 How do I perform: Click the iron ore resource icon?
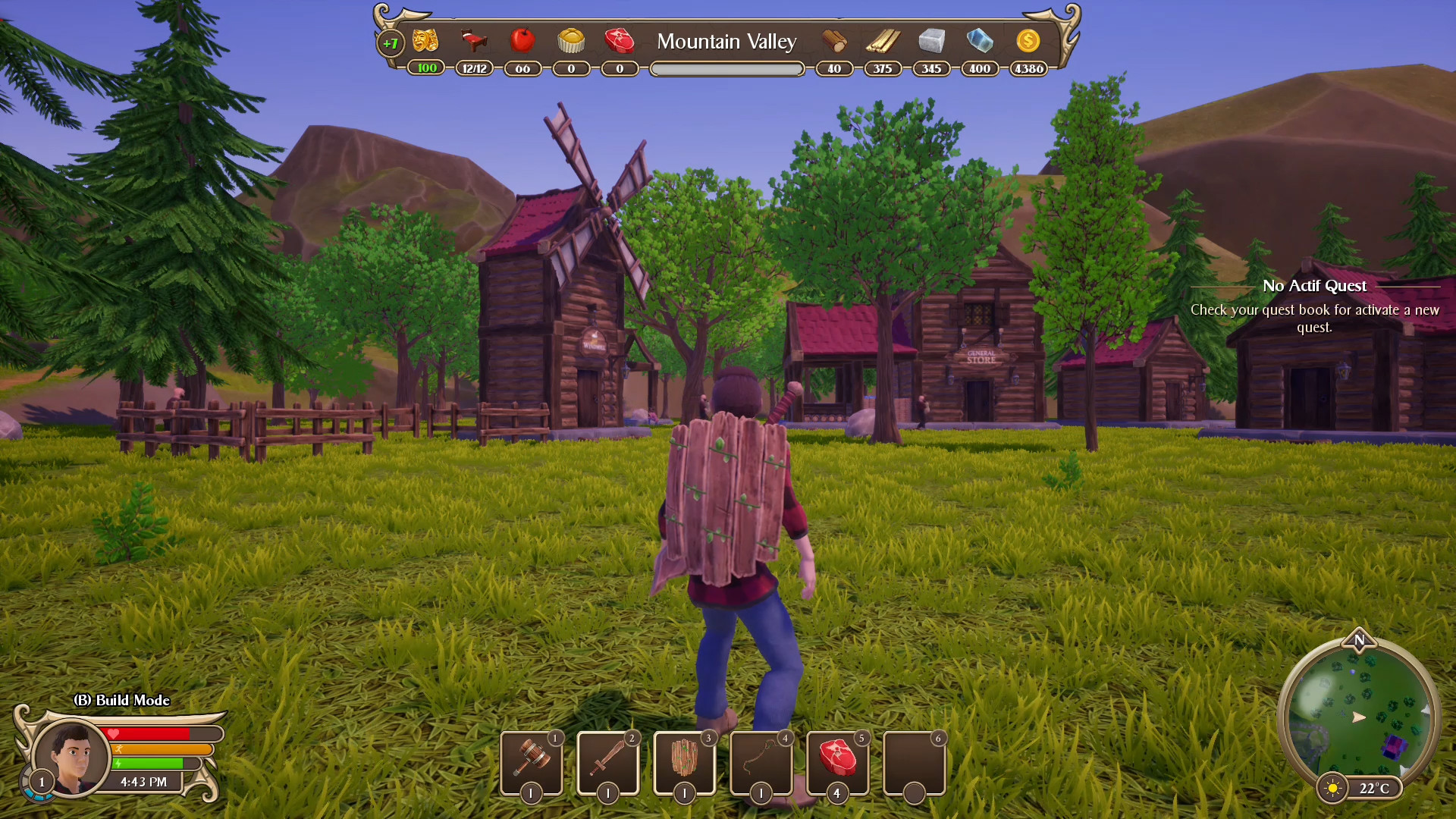tap(979, 42)
